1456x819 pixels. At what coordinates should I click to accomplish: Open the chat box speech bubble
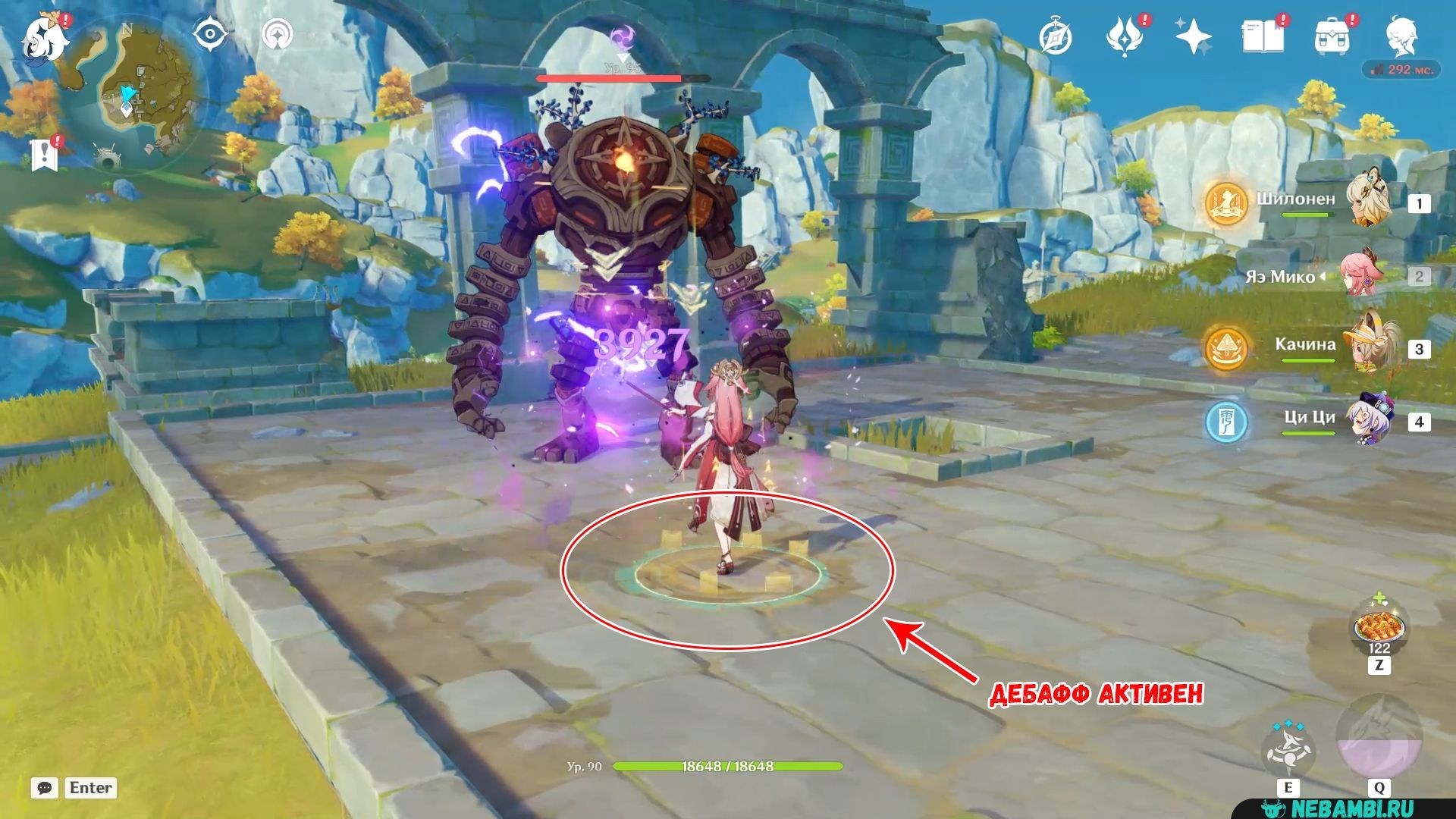tap(45, 788)
